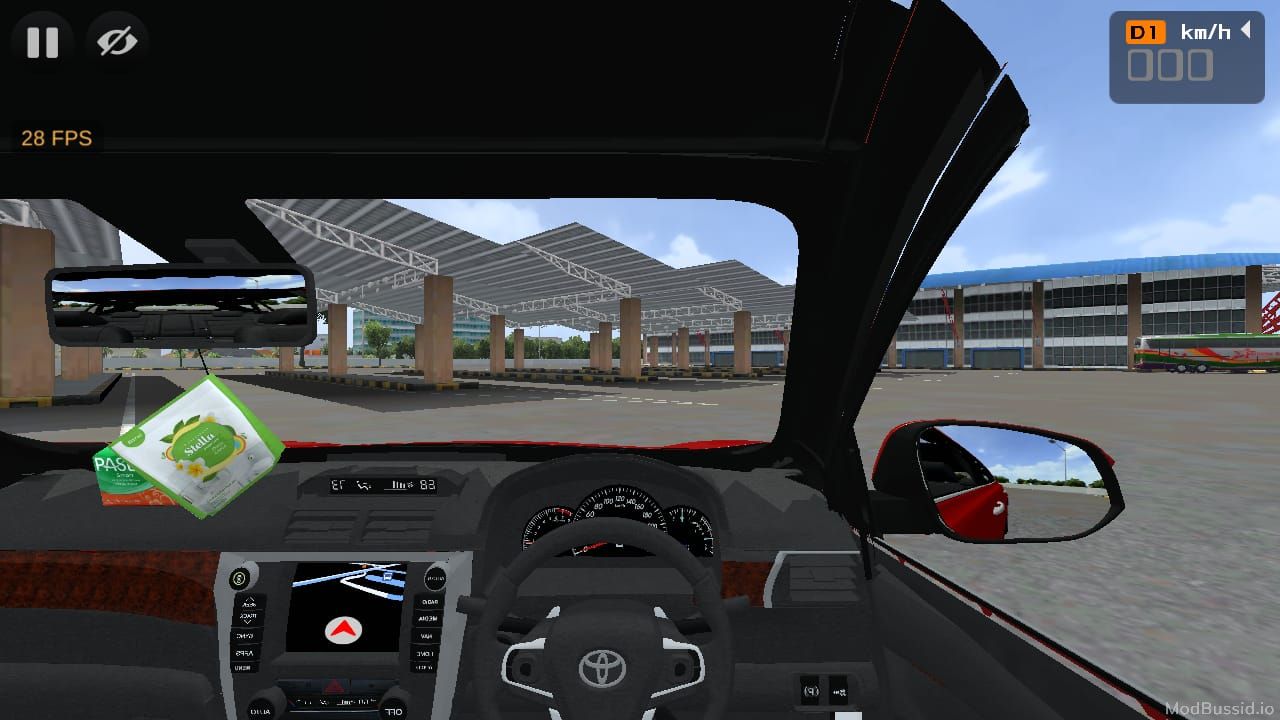Tap the rearview mirror above the dashboard
1280x720 pixels.
pos(180,305)
